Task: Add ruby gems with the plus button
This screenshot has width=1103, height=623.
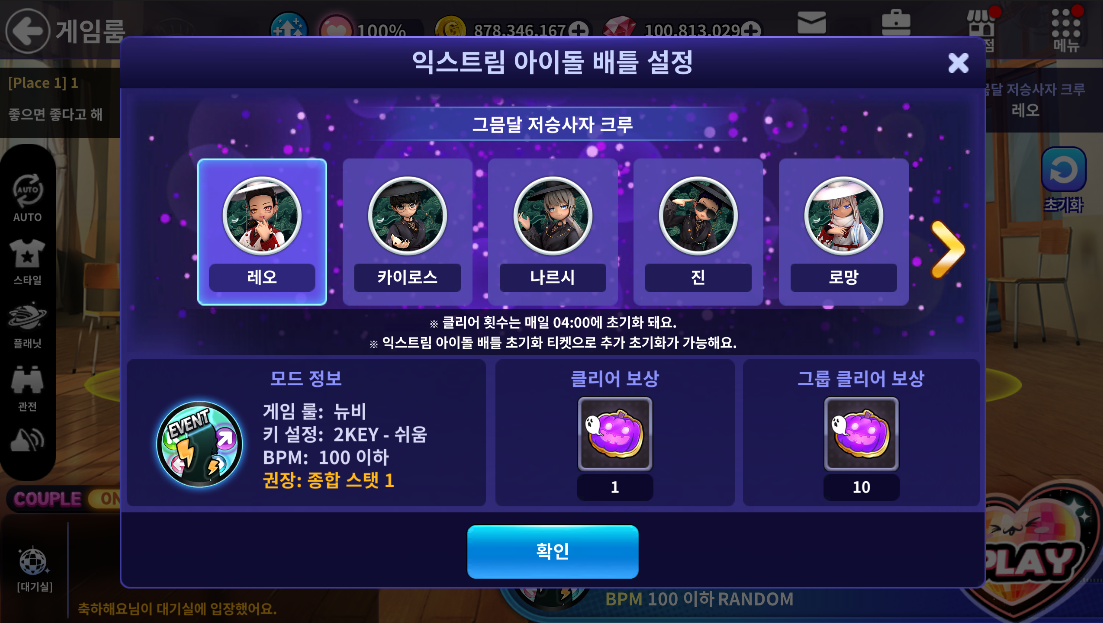Action: tap(752, 30)
